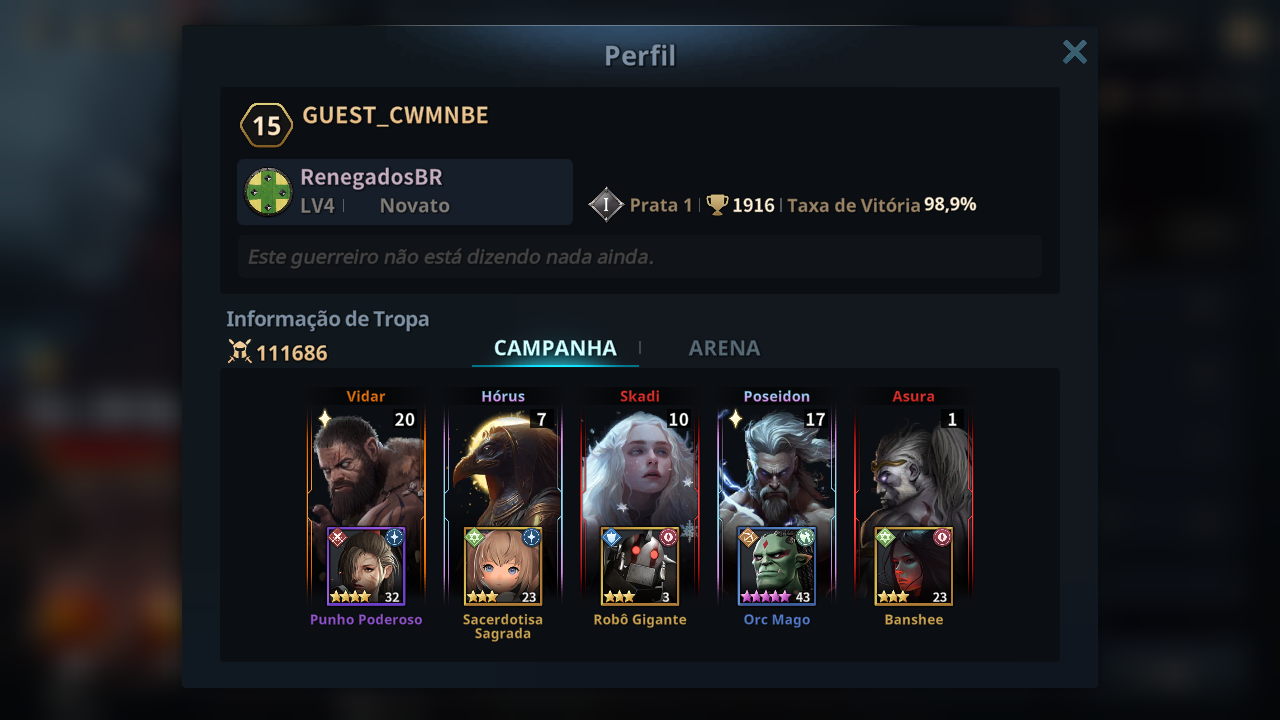This screenshot has height=720, width=1280.
Task: Click the red faction emblem on Banshee
Action: coord(942,537)
